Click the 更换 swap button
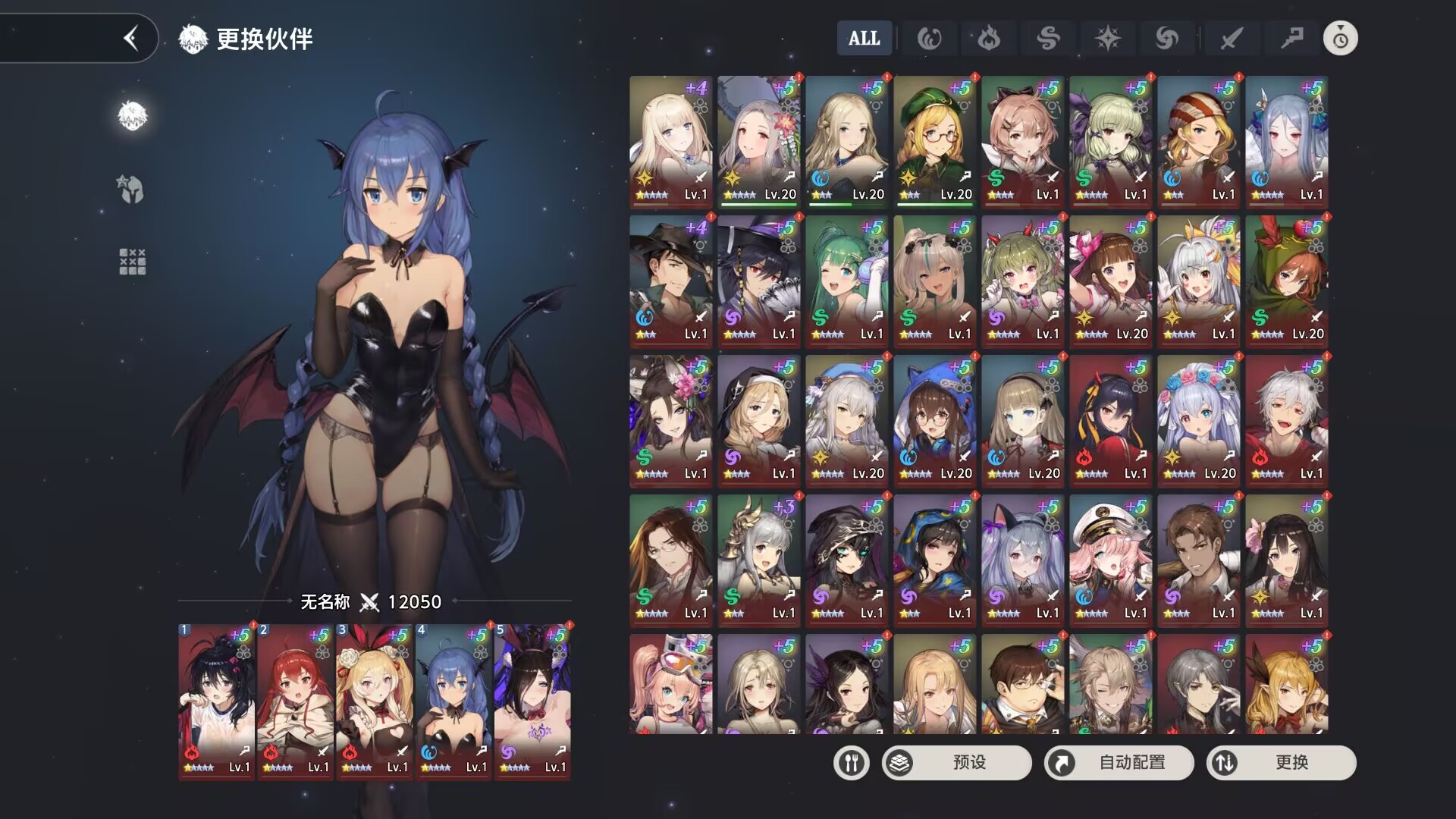 pyautogui.click(x=1282, y=762)
